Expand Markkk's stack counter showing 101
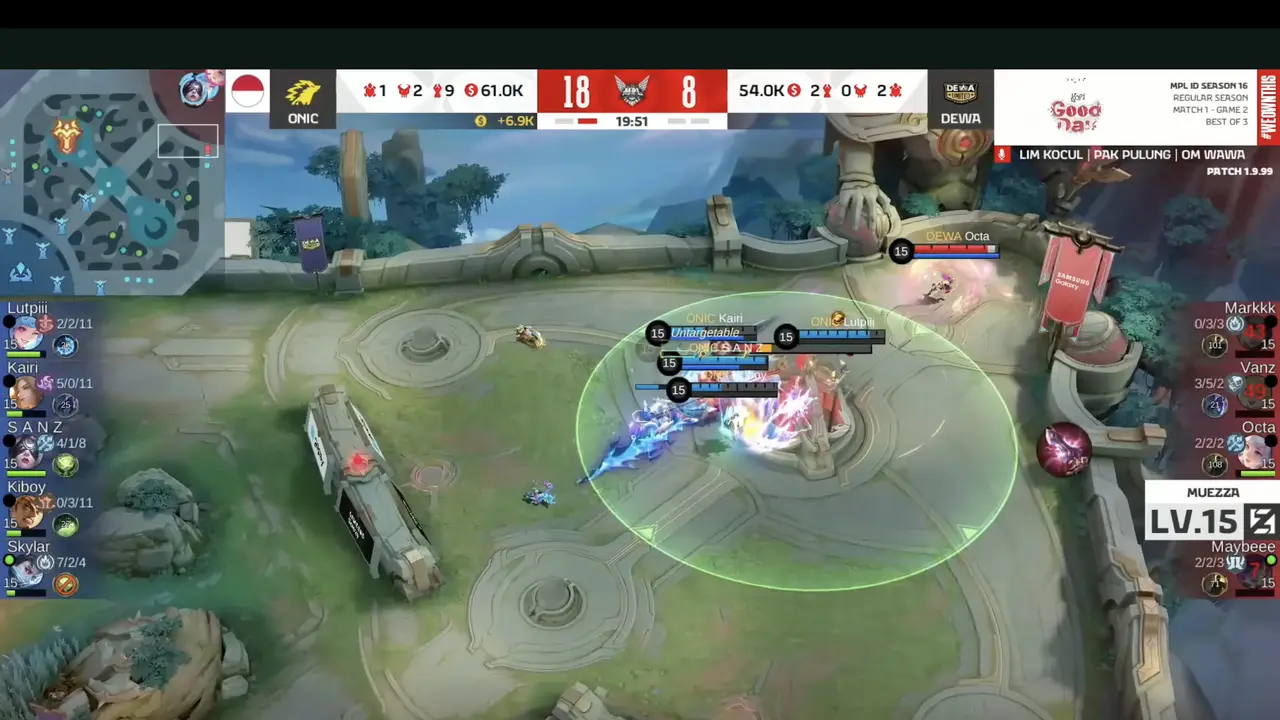 (1214, 346)
